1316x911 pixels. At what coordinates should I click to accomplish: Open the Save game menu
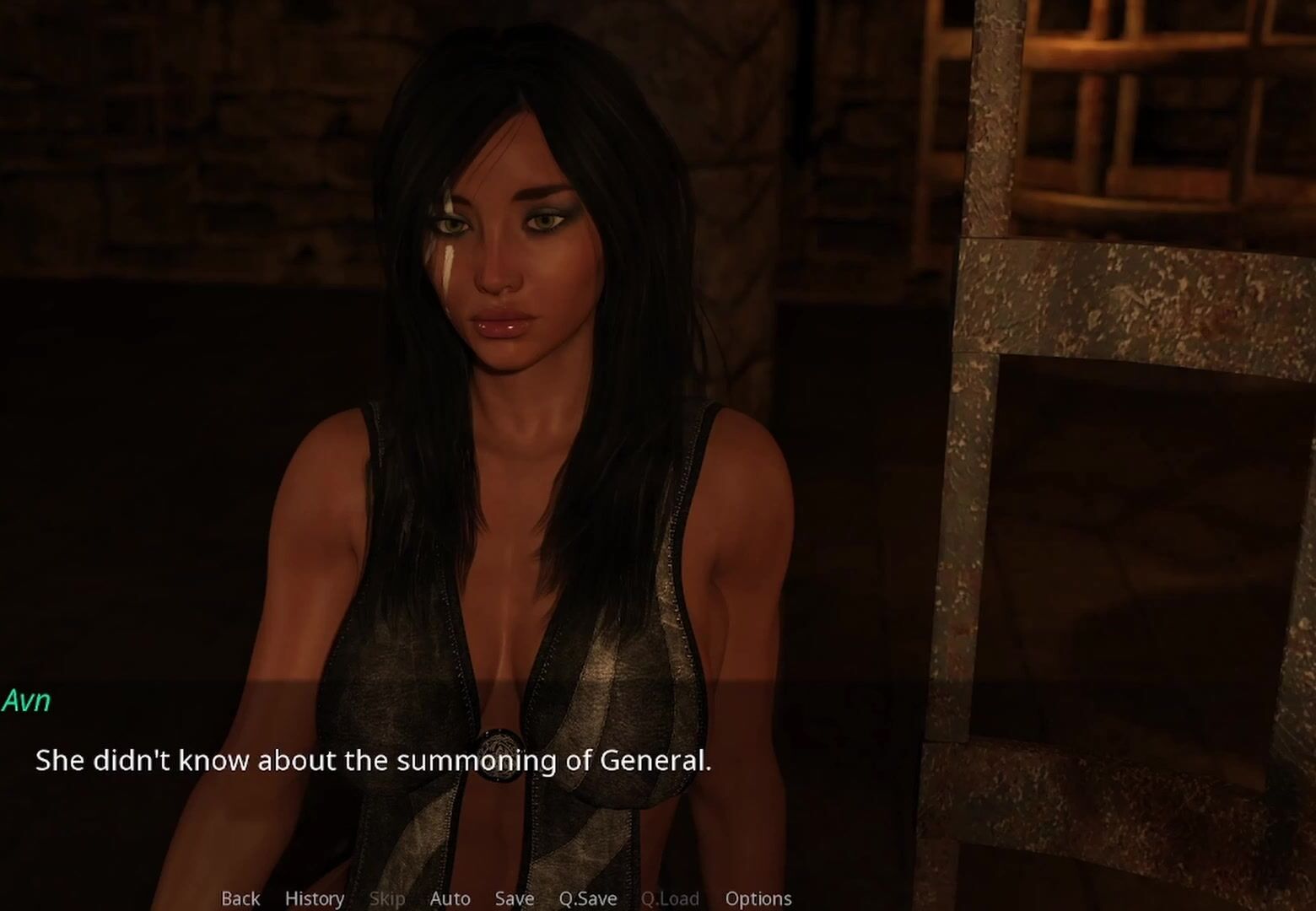(514, 898)
